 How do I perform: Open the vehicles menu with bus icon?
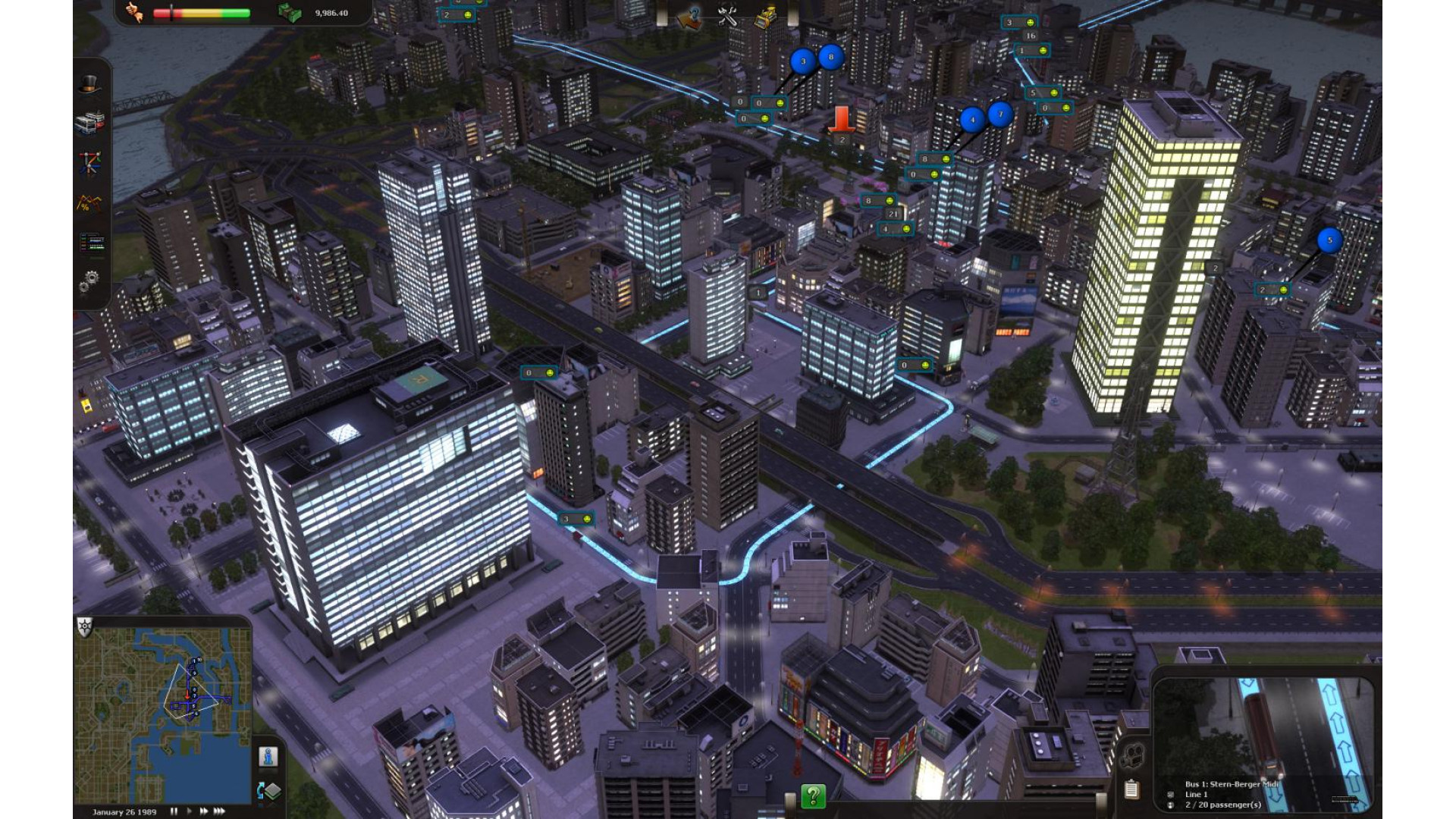pos(89,123)
